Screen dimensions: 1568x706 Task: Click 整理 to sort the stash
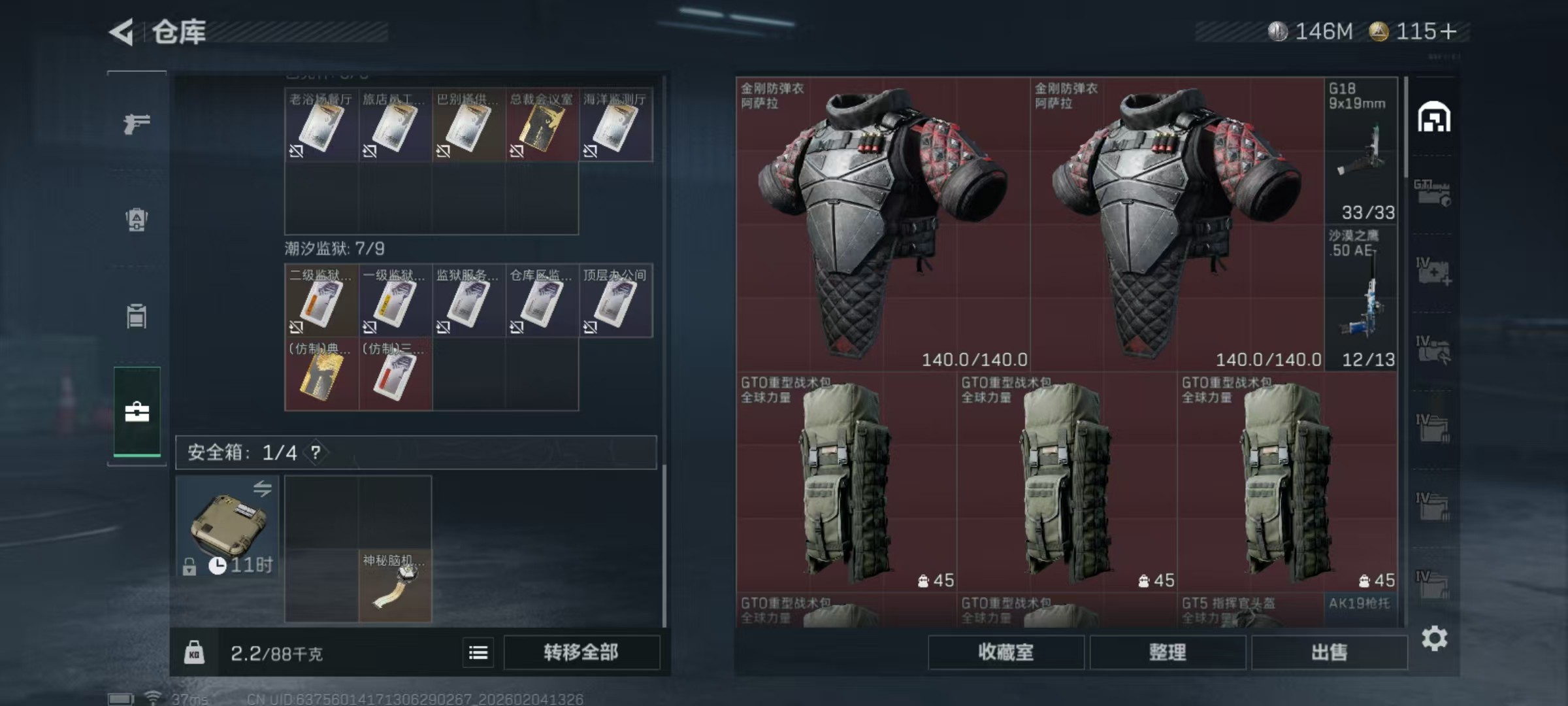[x=1167, y=652]
